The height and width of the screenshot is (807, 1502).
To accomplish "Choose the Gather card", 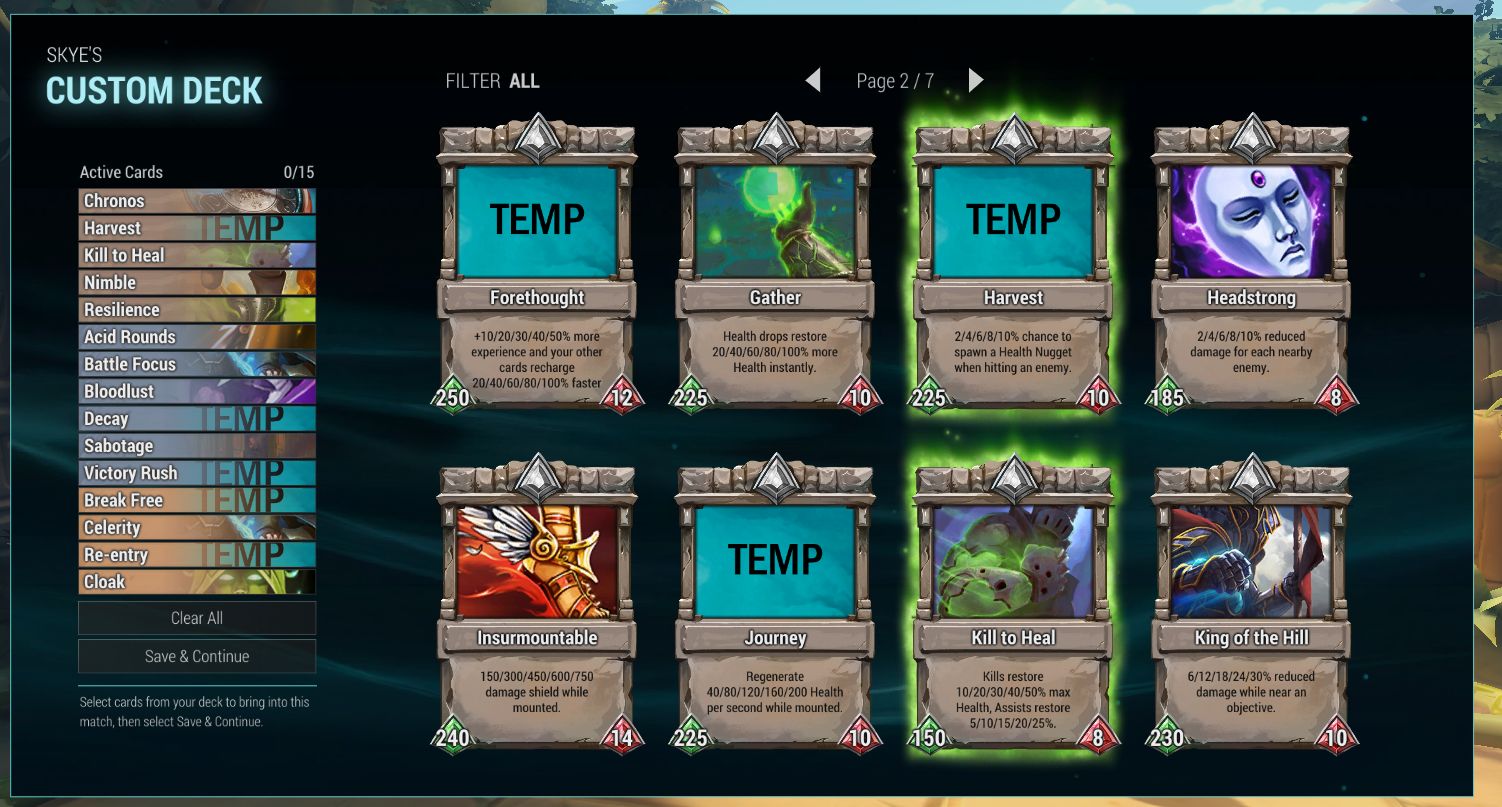I will [x=775, y=265].
